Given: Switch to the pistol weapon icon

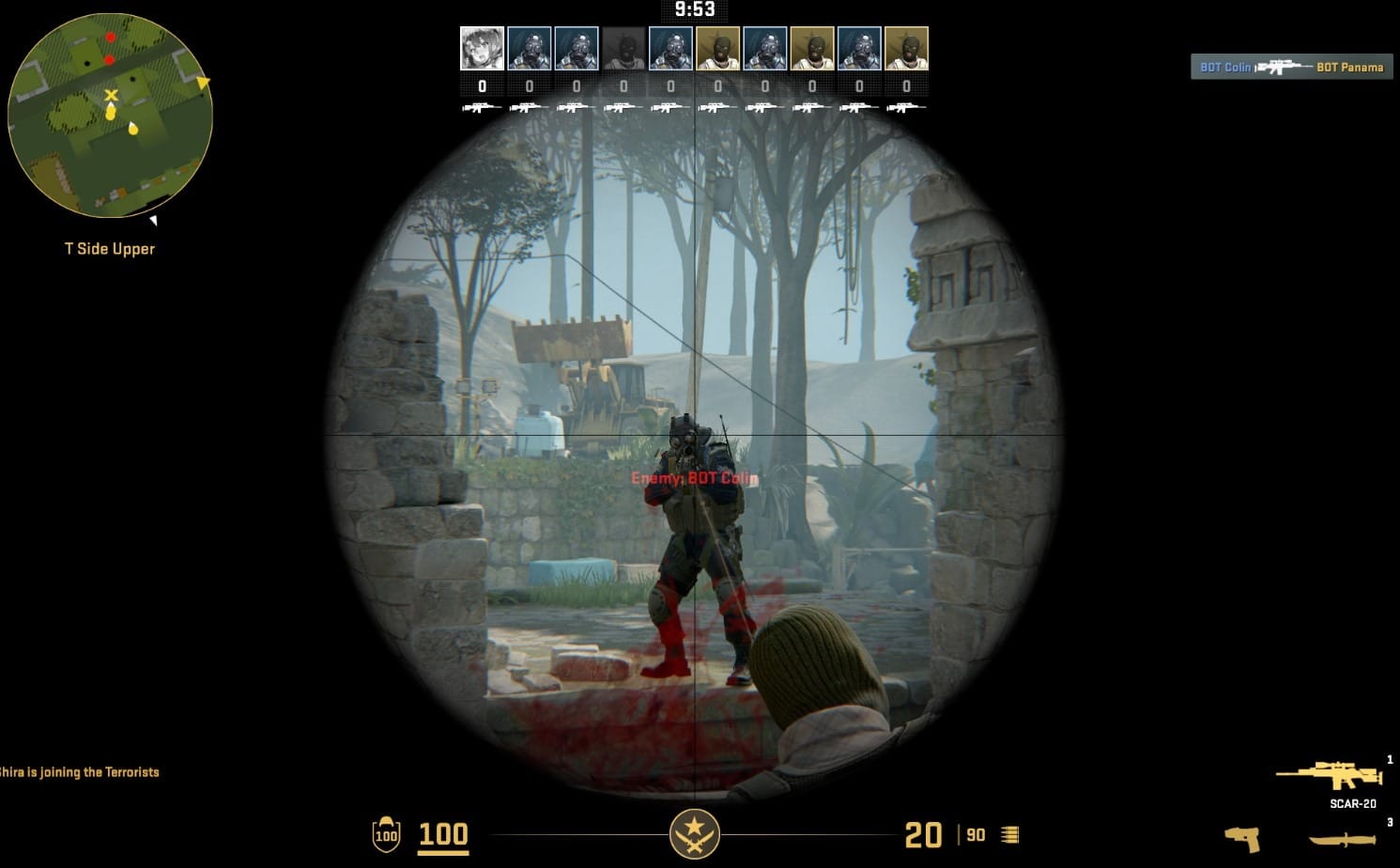Looking at the screenshot, I should (1242, 838).
